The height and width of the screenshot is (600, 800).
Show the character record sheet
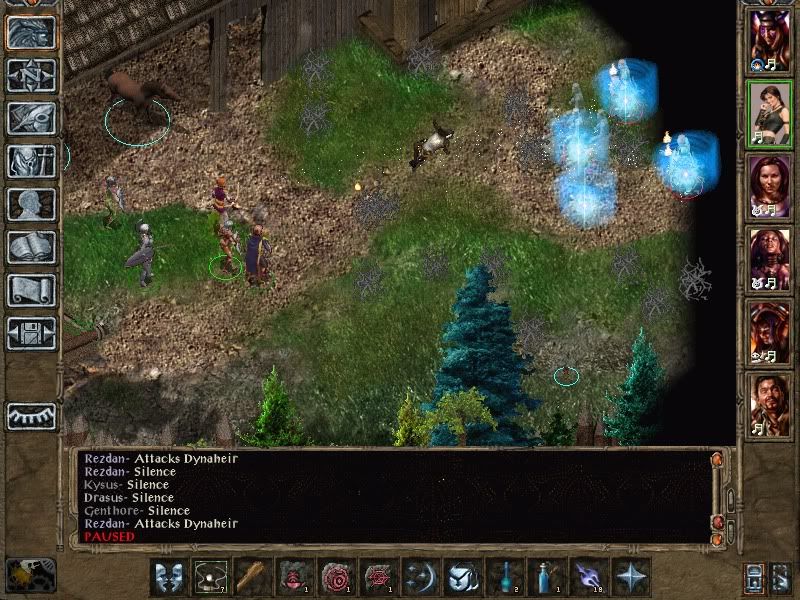point(31,204)
